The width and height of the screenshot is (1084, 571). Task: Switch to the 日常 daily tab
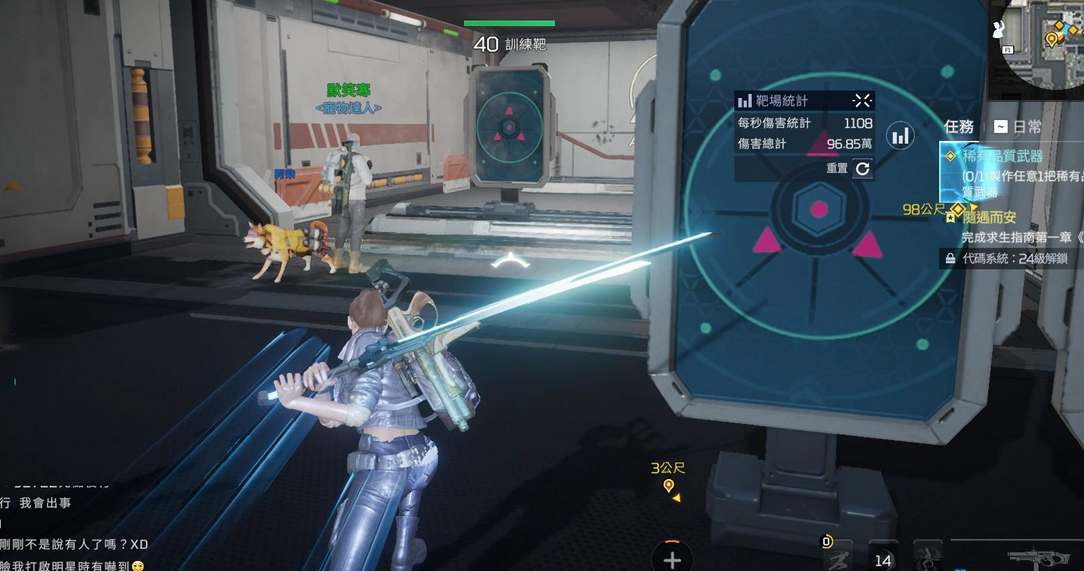pyautogui.click(x=1018, y=127)
